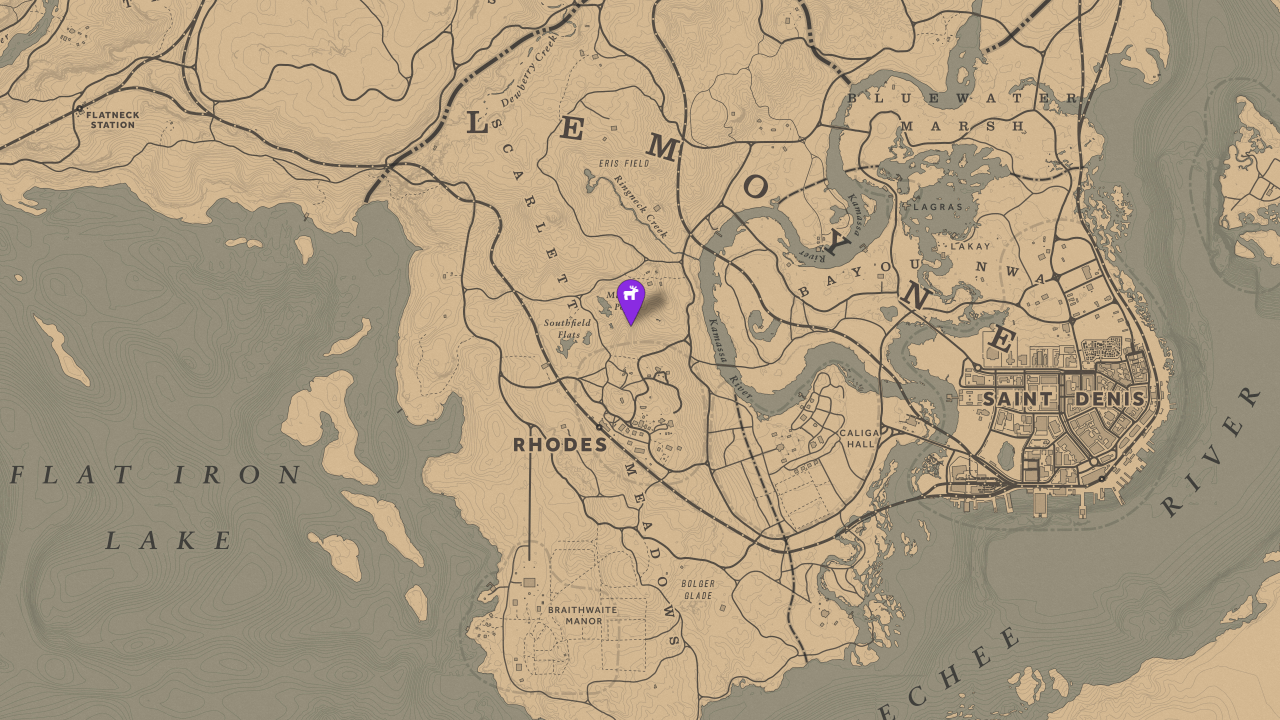Click the Rhodes town label

click(558, 445)
